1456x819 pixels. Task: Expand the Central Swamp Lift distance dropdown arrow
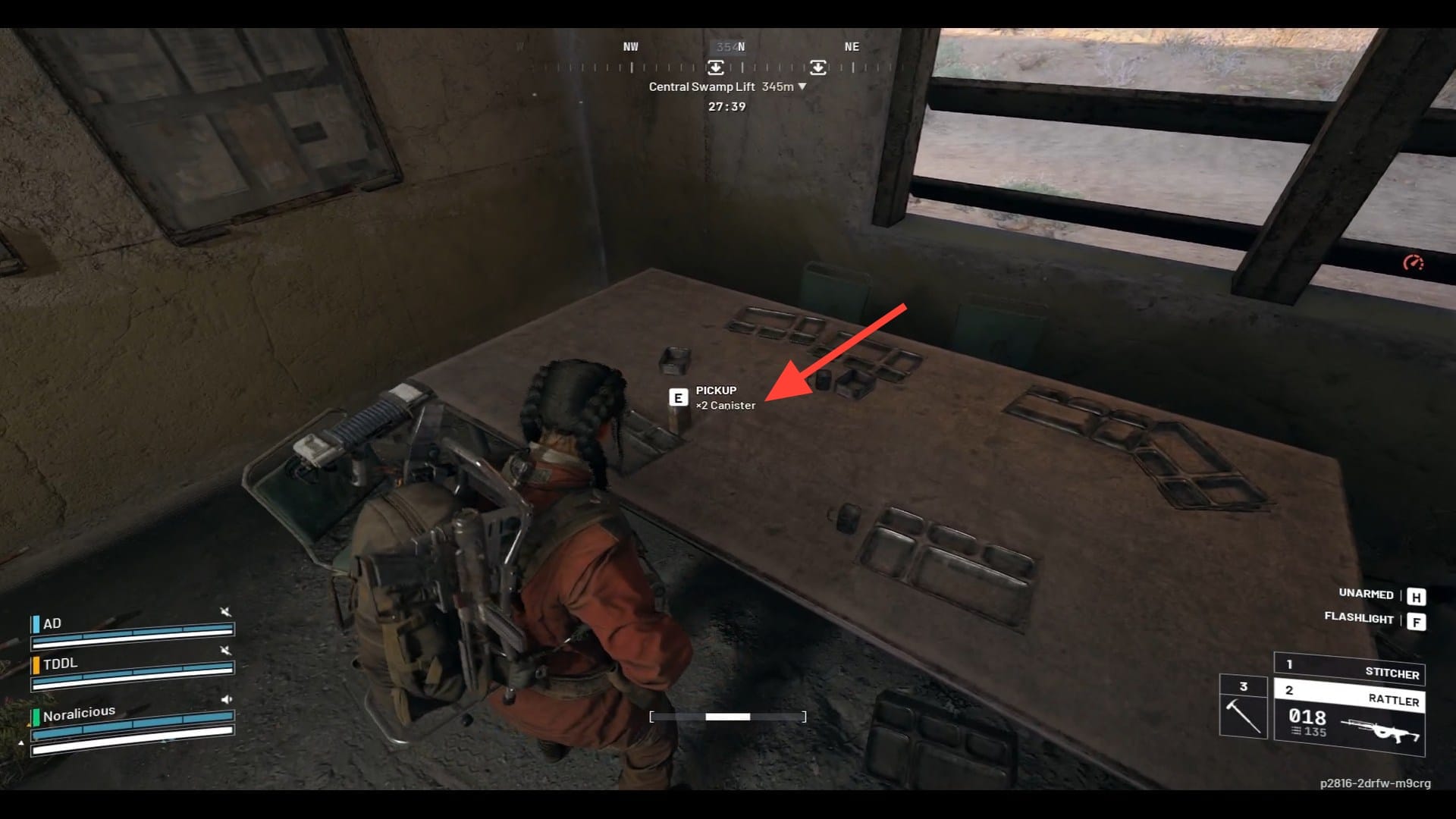[x=802, y=86]
